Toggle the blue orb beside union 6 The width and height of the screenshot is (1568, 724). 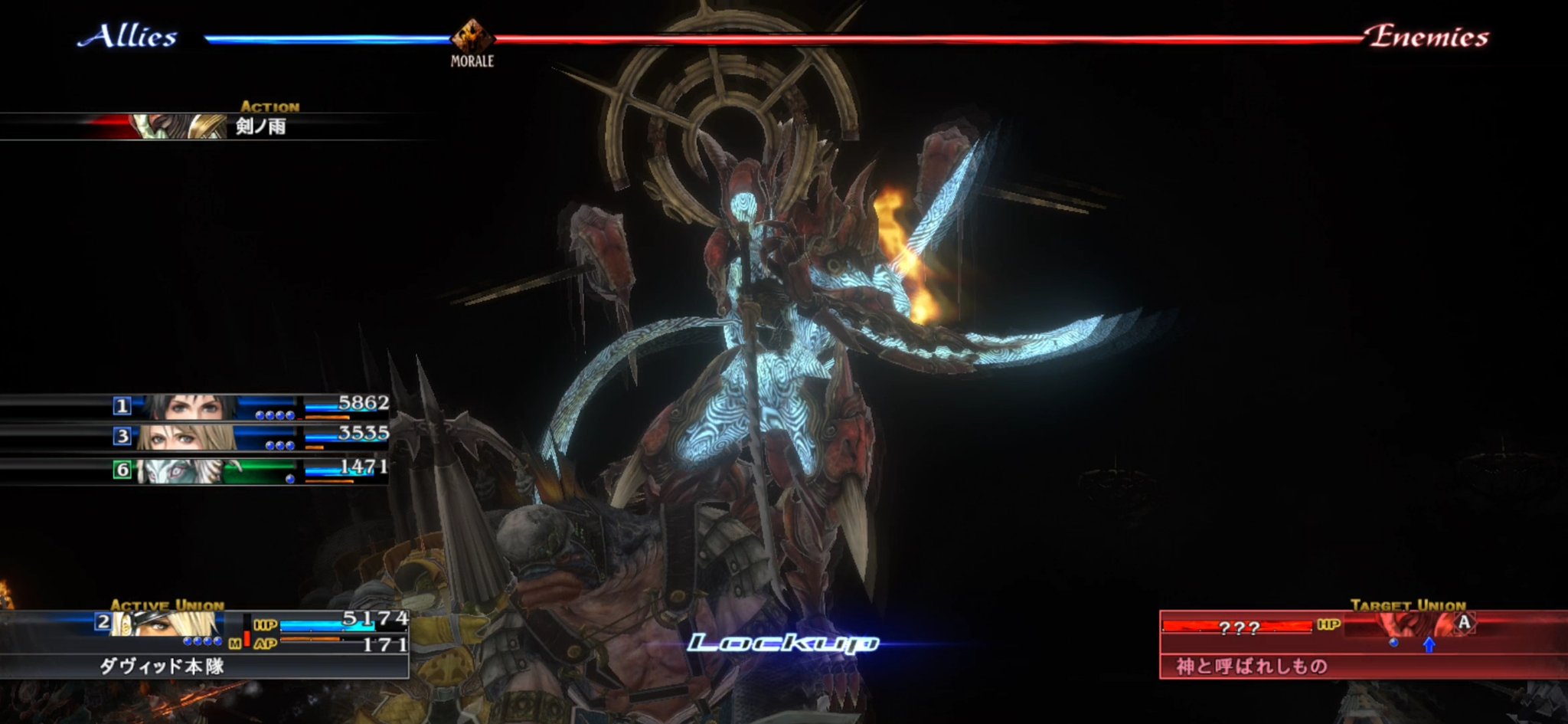coord(290,479)
